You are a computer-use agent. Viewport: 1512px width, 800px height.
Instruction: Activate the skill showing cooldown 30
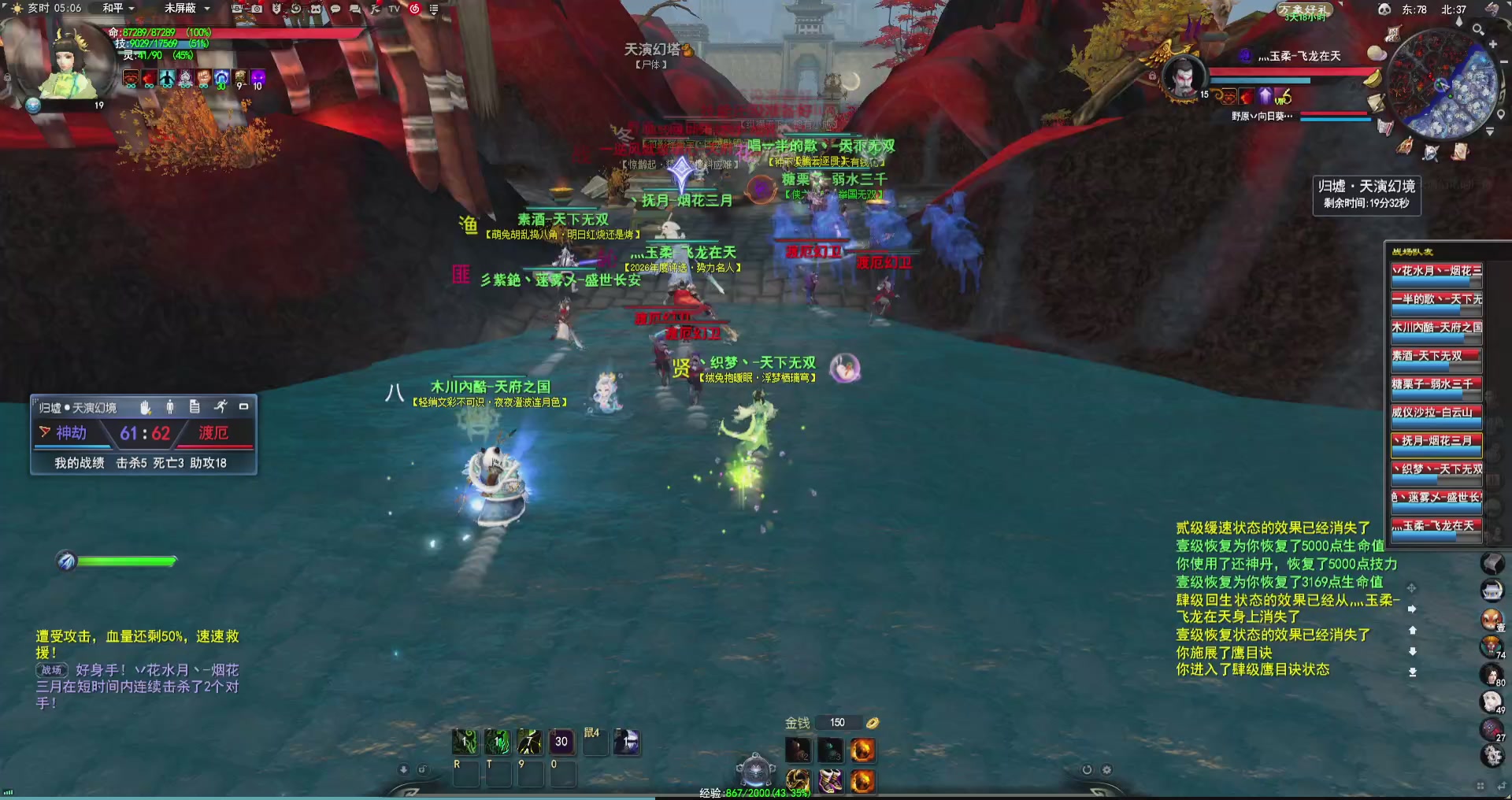[561, 742]
